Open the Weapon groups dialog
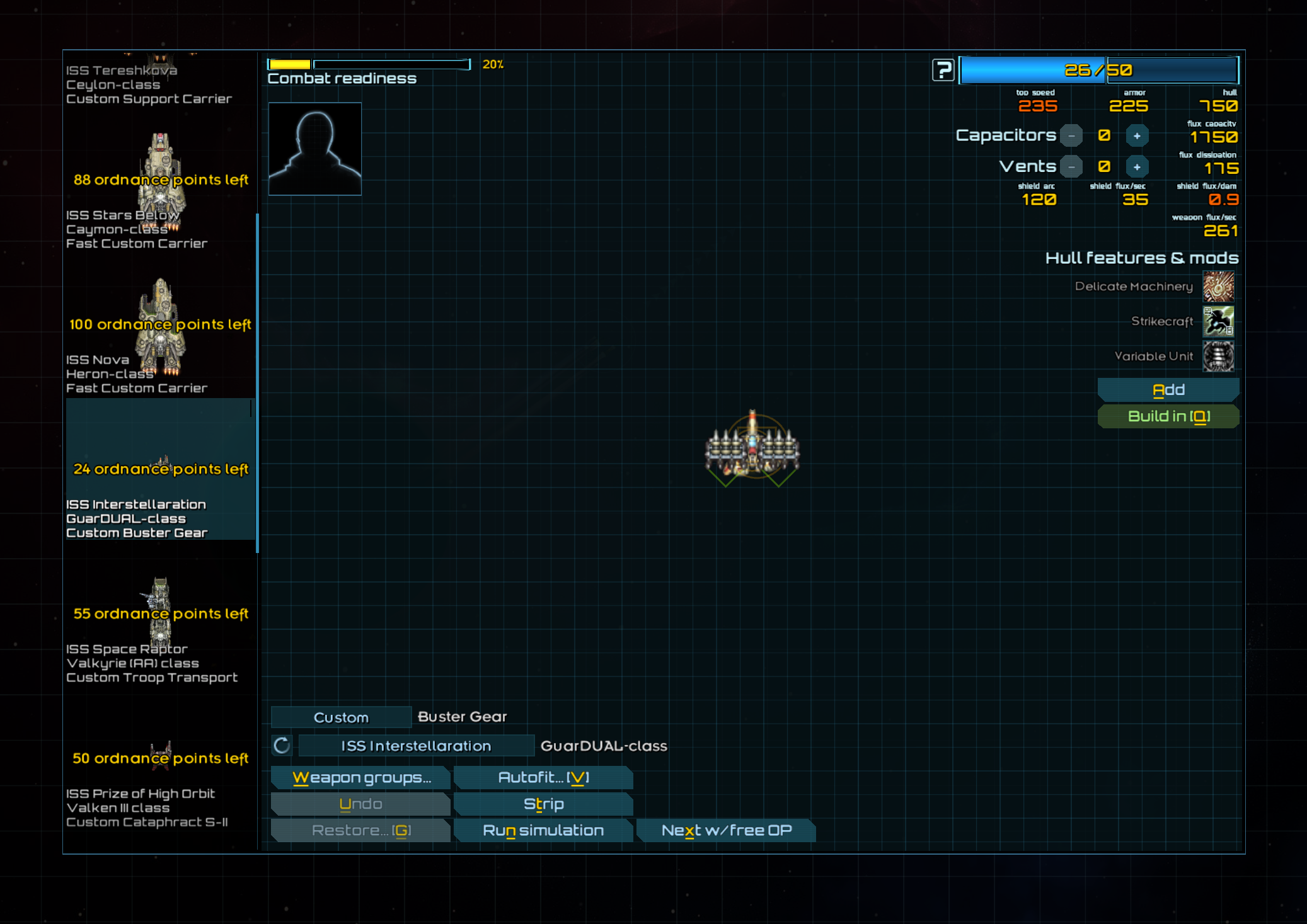 pos(361,777)
